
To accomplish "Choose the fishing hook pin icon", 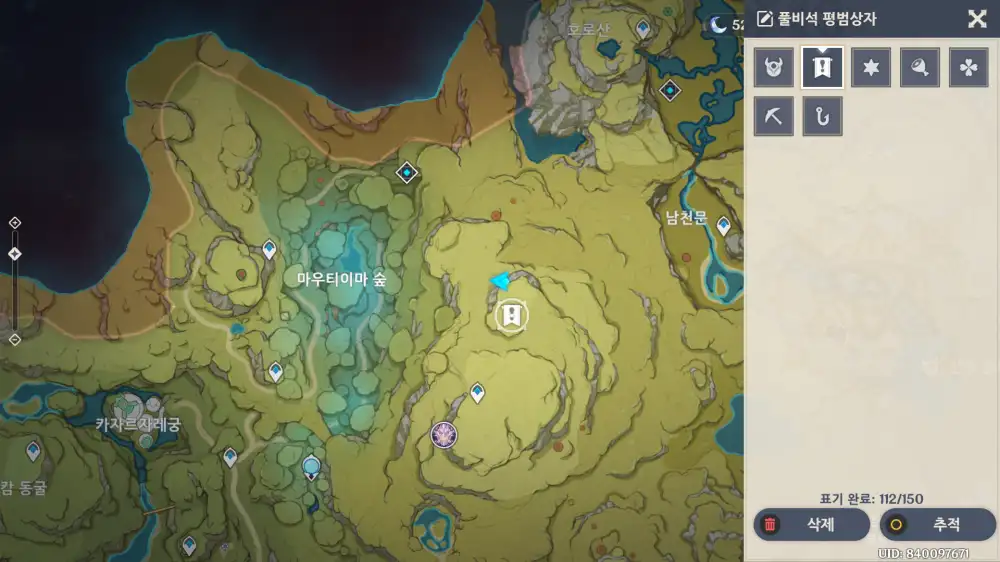I will pyautogui.click(x=822, y=116).
